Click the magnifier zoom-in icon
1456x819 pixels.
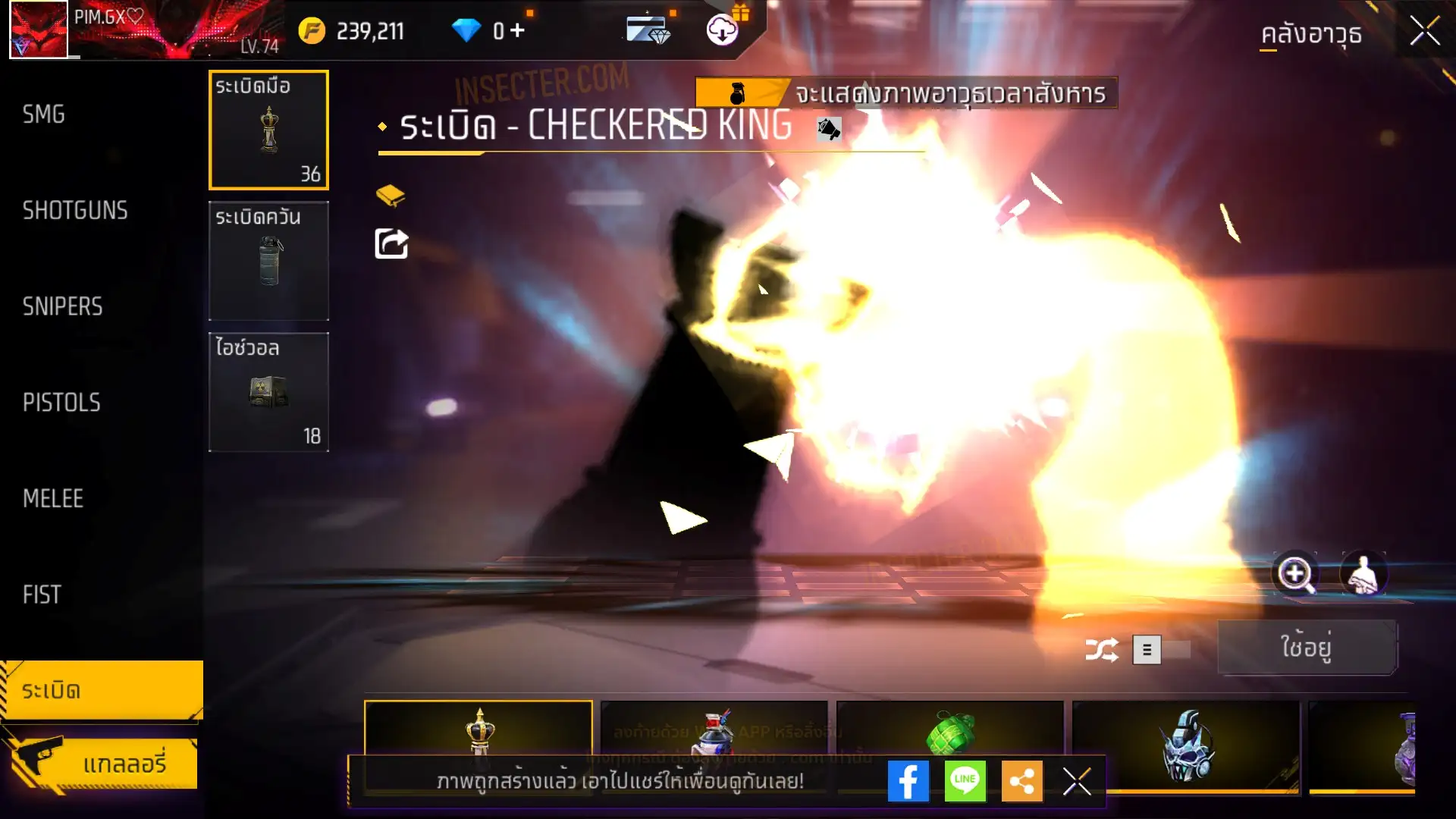coord(1295,574)
